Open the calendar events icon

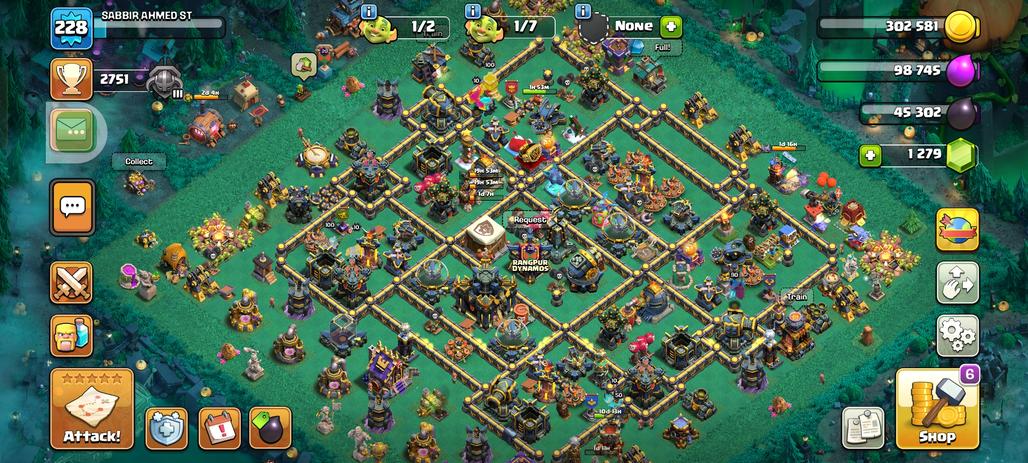pos(219,428)
